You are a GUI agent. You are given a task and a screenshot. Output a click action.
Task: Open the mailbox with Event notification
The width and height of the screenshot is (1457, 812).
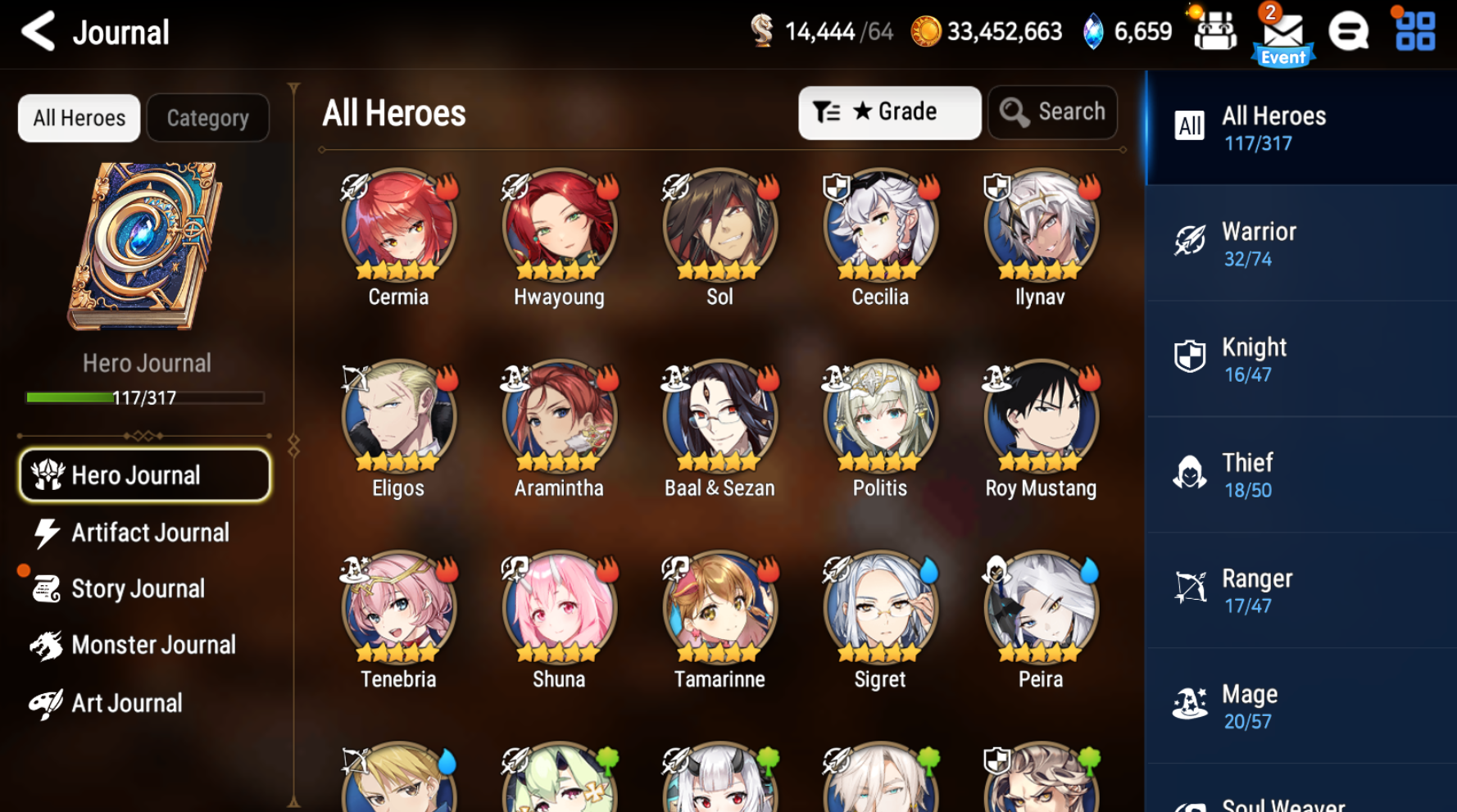[x=1283, y=31]
